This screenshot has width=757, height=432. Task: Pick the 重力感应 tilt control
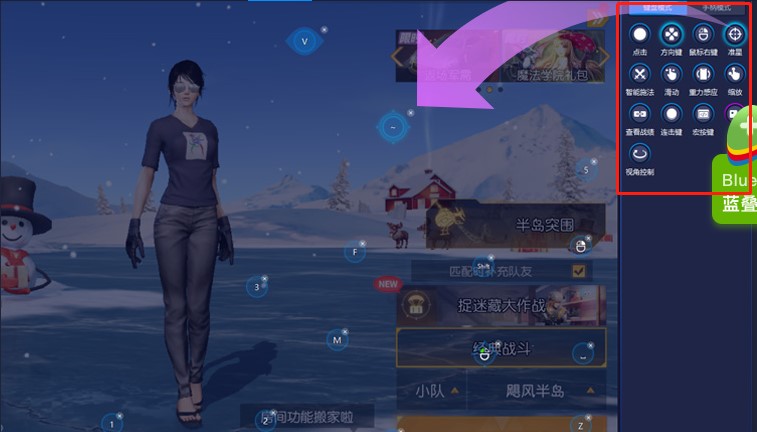703,74
